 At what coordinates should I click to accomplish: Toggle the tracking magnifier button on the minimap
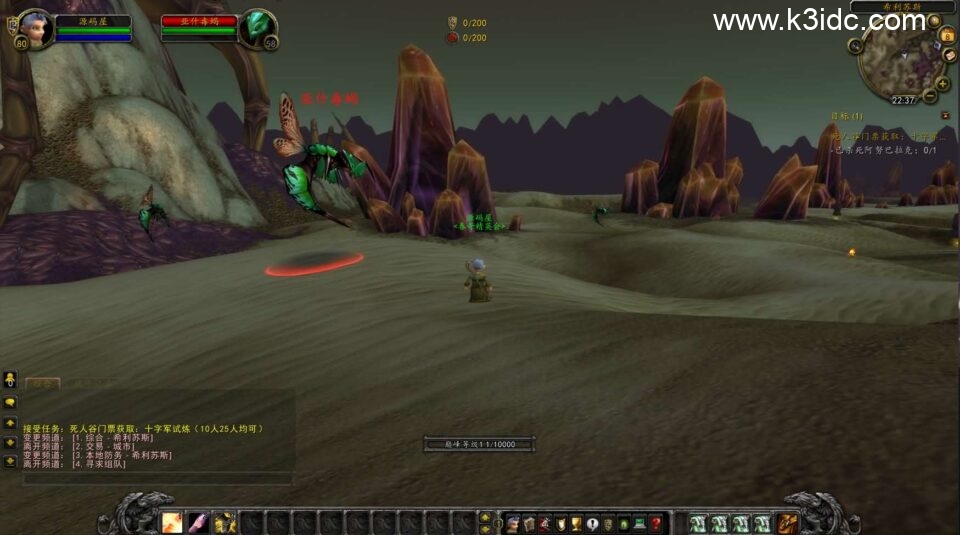pyautogui.click(x=856, y=45)
